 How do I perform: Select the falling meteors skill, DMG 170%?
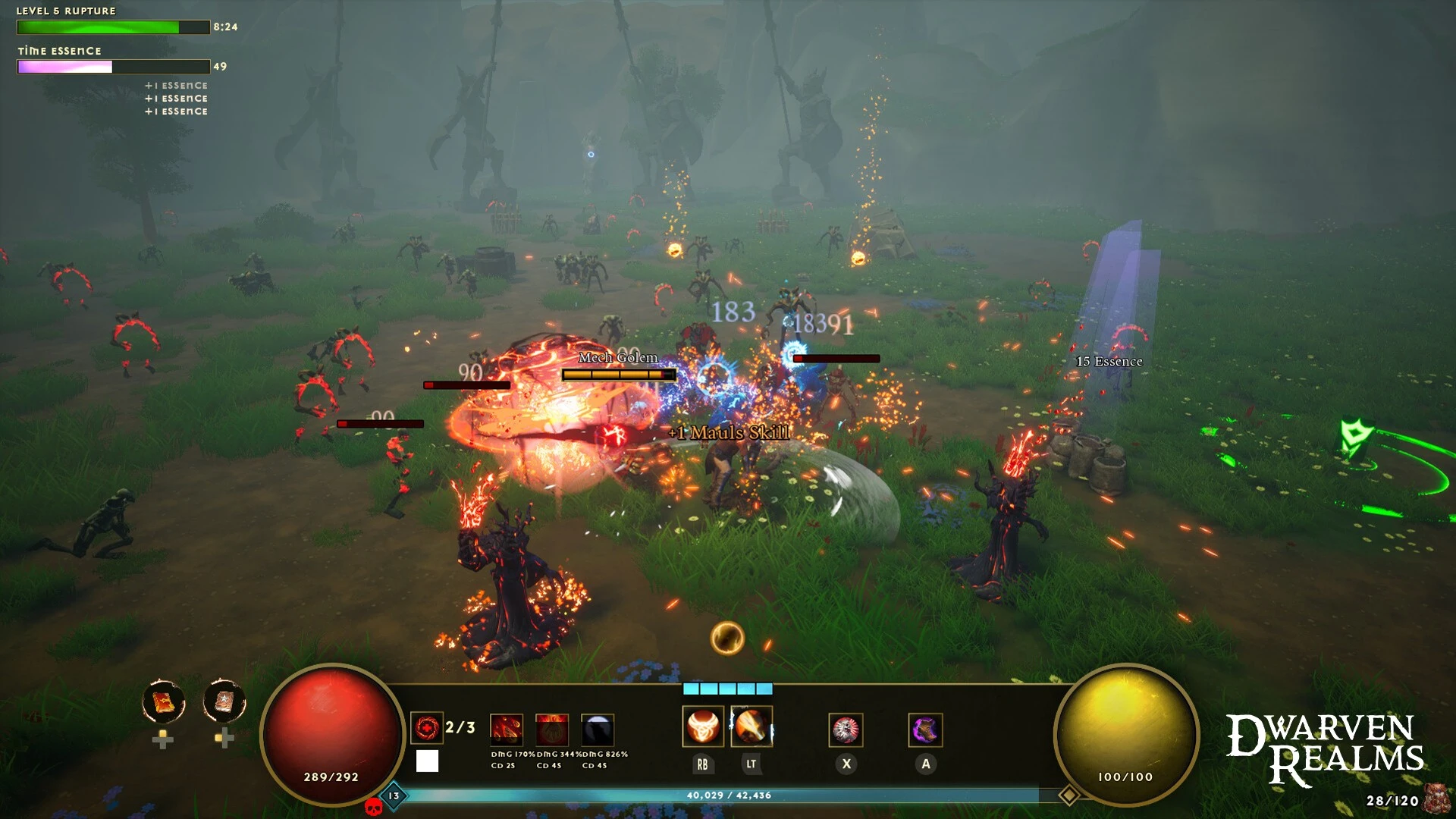[506, 730]
